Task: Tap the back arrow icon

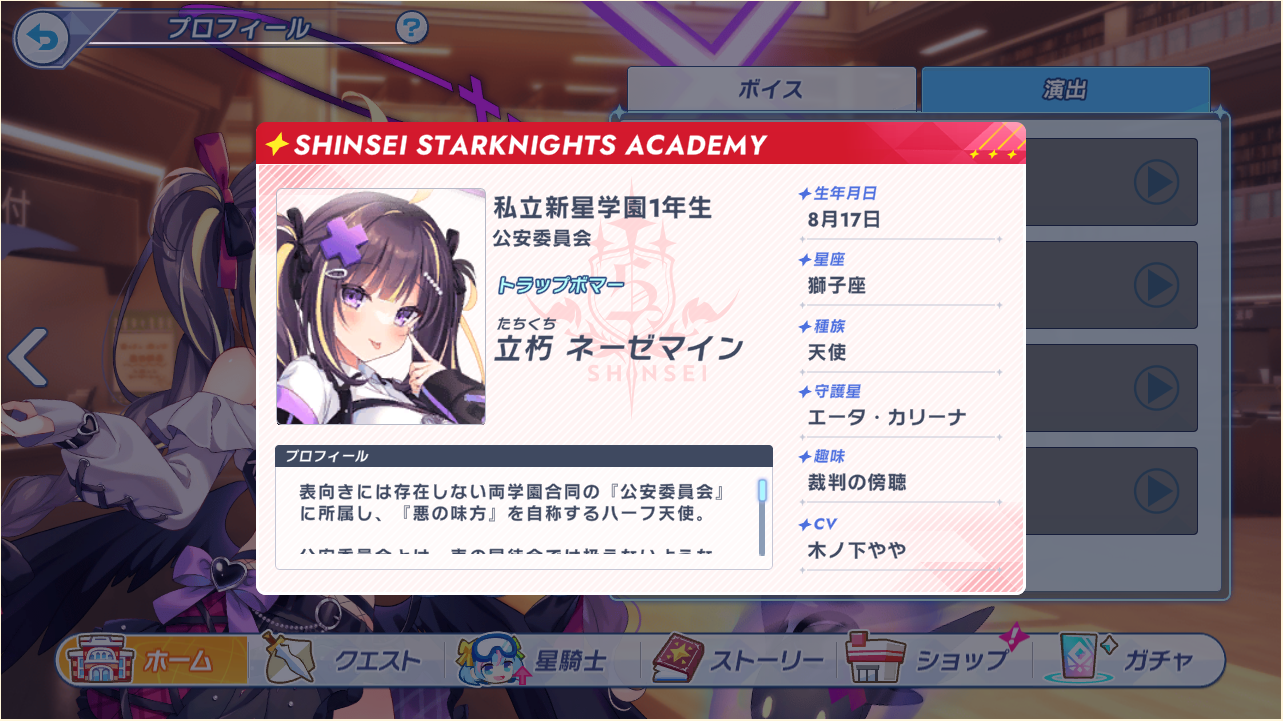Action: (x=41, y=38)
